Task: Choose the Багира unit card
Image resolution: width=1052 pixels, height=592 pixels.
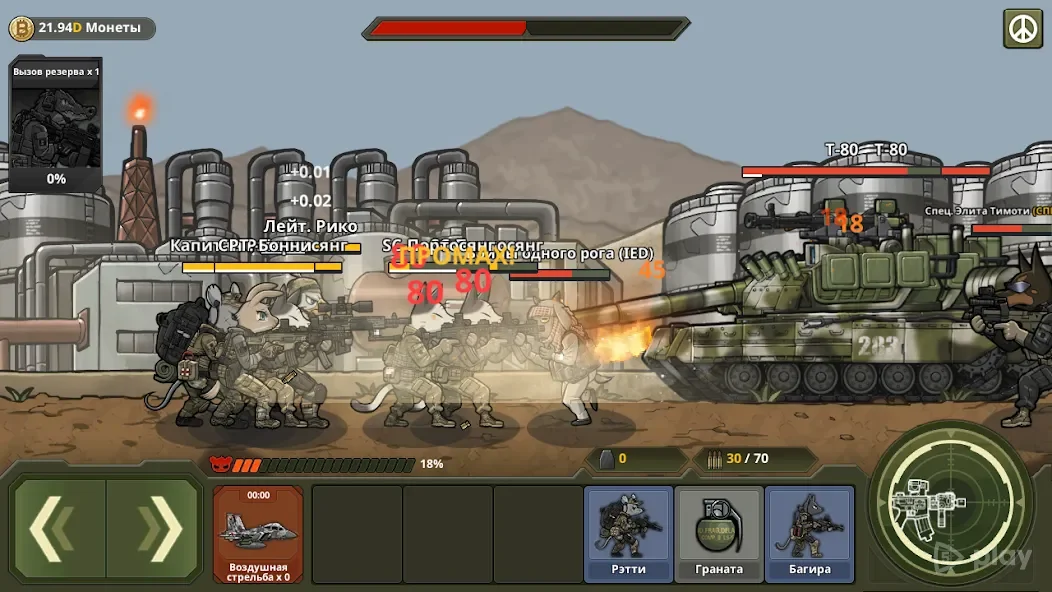Action: coord(809,534)
